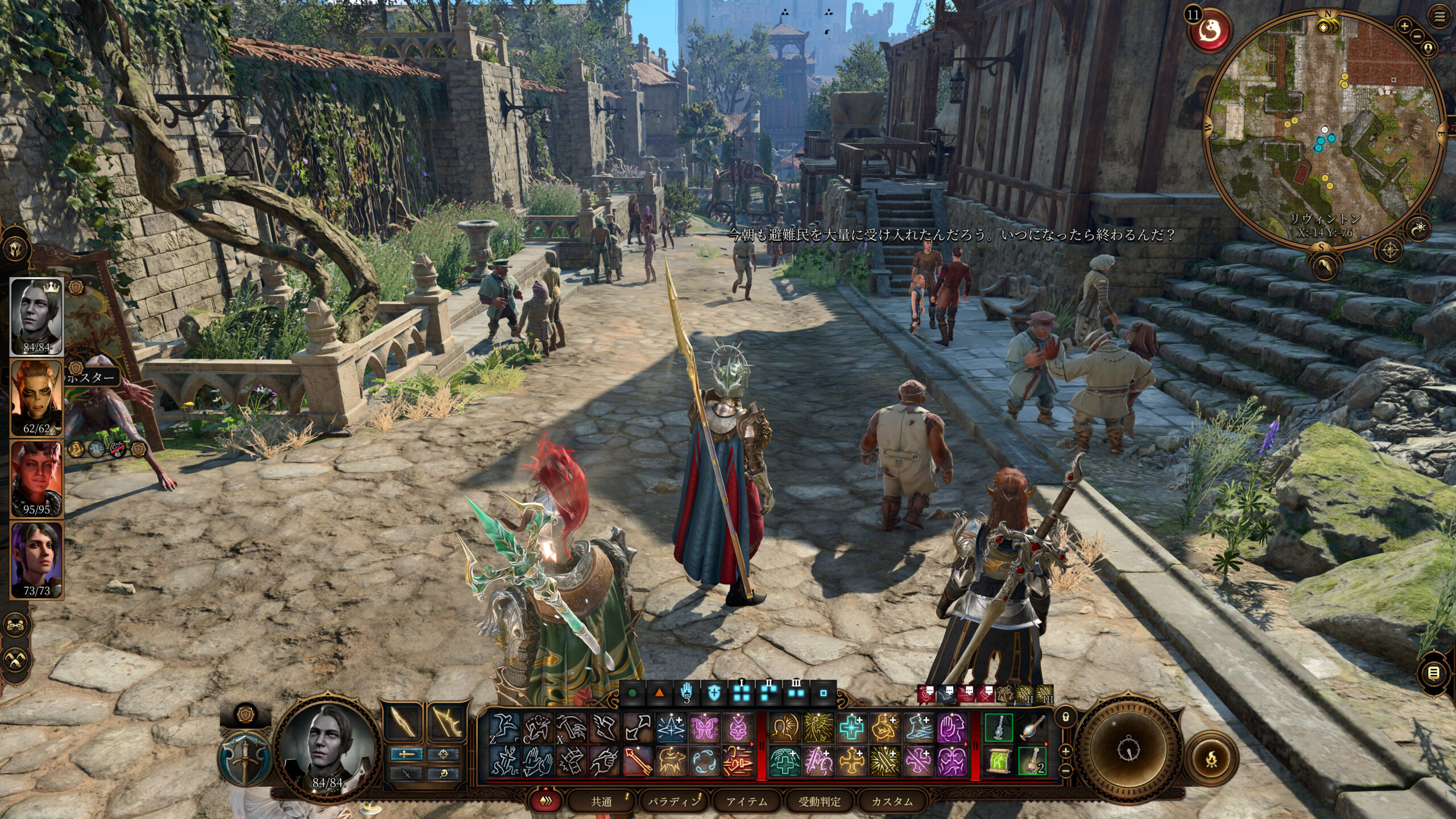This screenshot has width=1456, height=819.
Task: Open the main menu hamburger button
Action: tap(1440, 17)
